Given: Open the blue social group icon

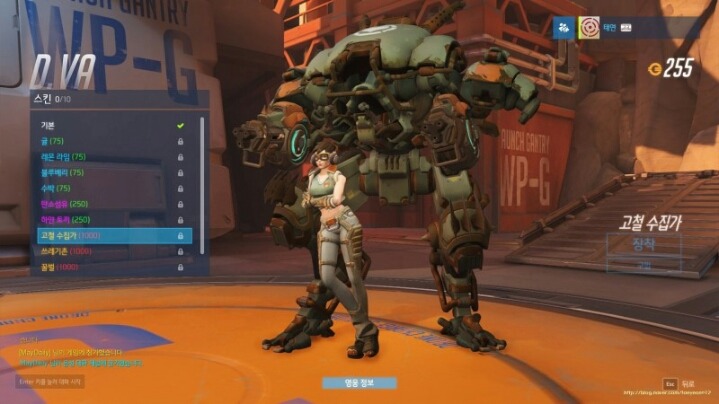Looking at the screenshot, I should point(562,28).
